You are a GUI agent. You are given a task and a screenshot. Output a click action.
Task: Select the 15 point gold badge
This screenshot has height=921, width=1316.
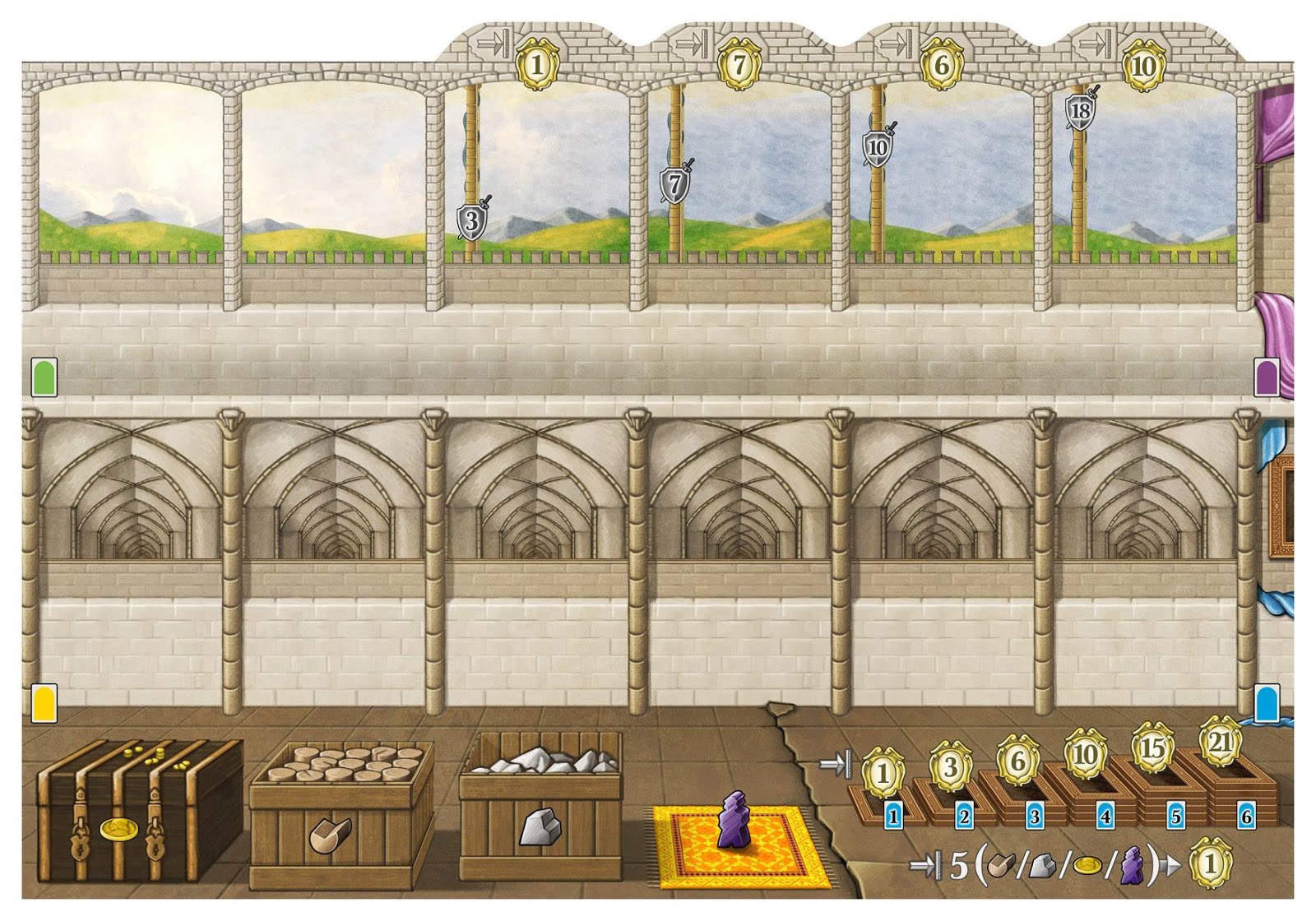(1152, 747)
